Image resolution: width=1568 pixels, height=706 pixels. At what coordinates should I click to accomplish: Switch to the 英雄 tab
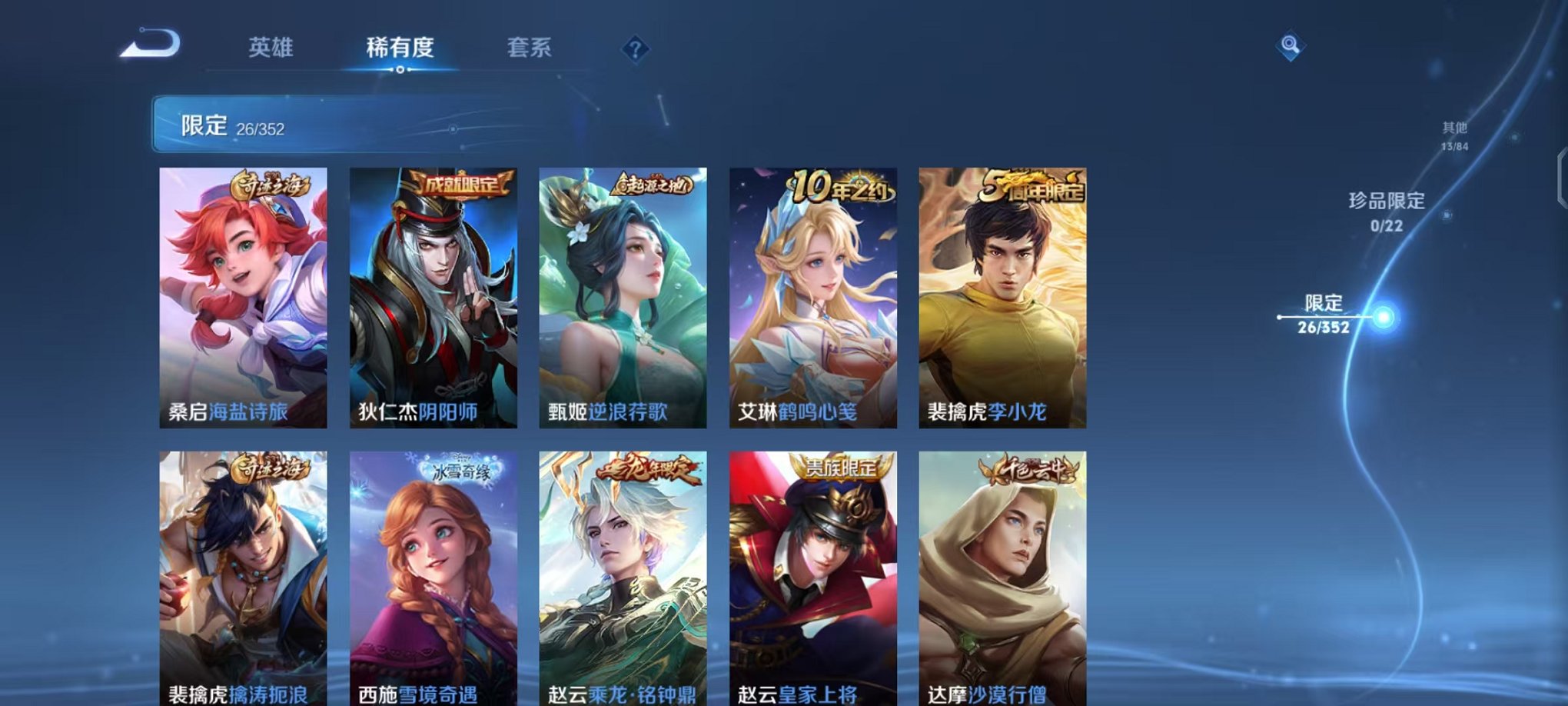pyautogui.click(x=271, y=48)
